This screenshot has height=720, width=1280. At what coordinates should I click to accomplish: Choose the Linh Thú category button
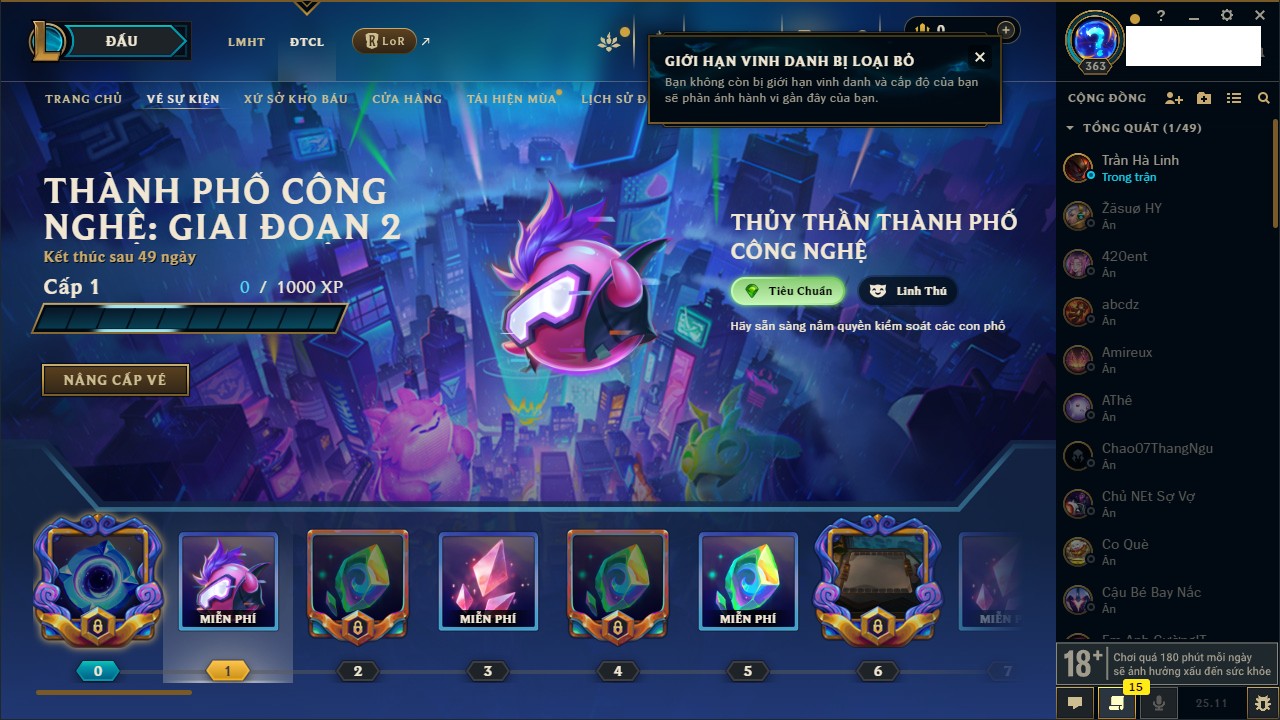click(x=908, y=291)
